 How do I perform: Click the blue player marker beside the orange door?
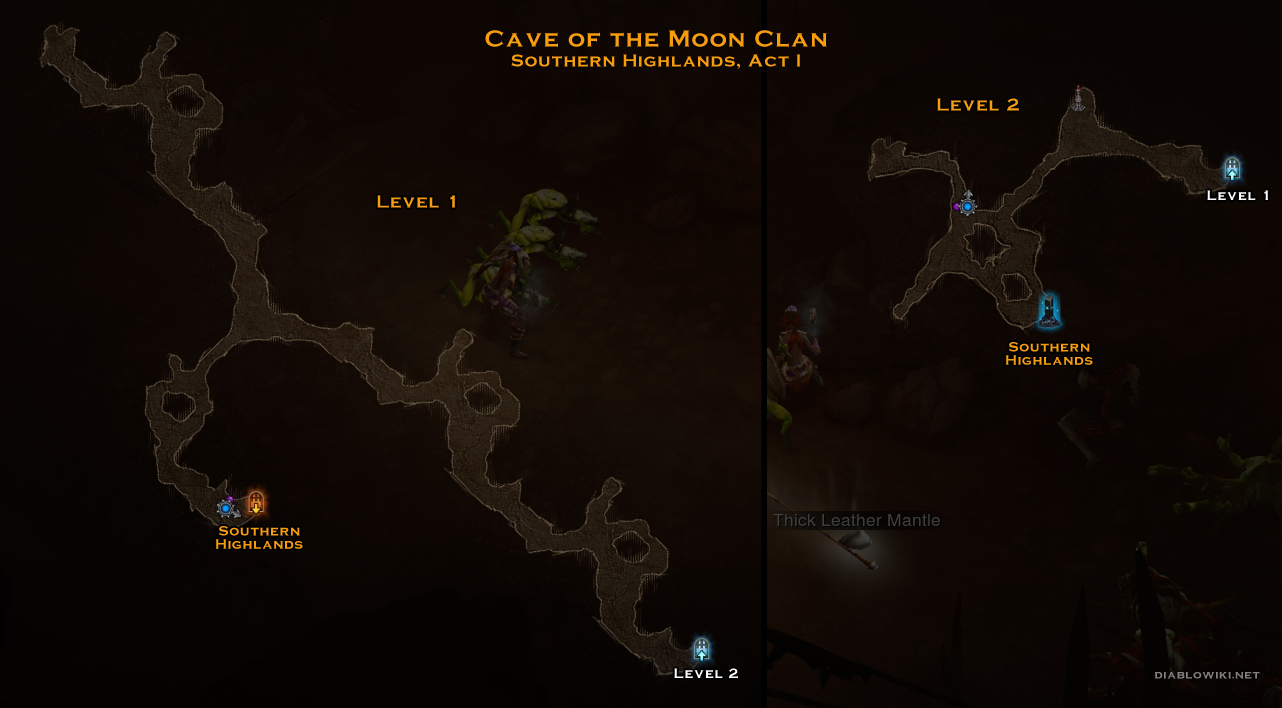click(226, 508)
